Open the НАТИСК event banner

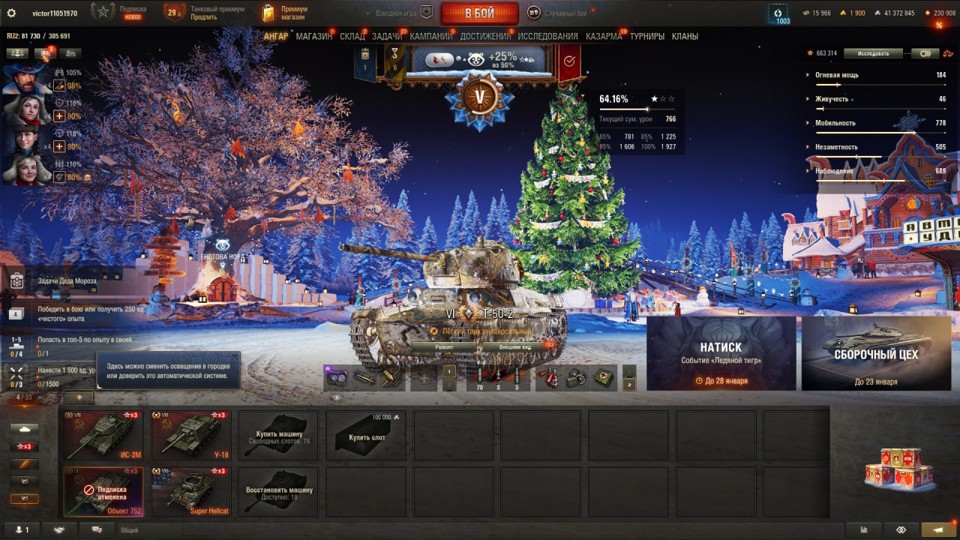[721, 353]
